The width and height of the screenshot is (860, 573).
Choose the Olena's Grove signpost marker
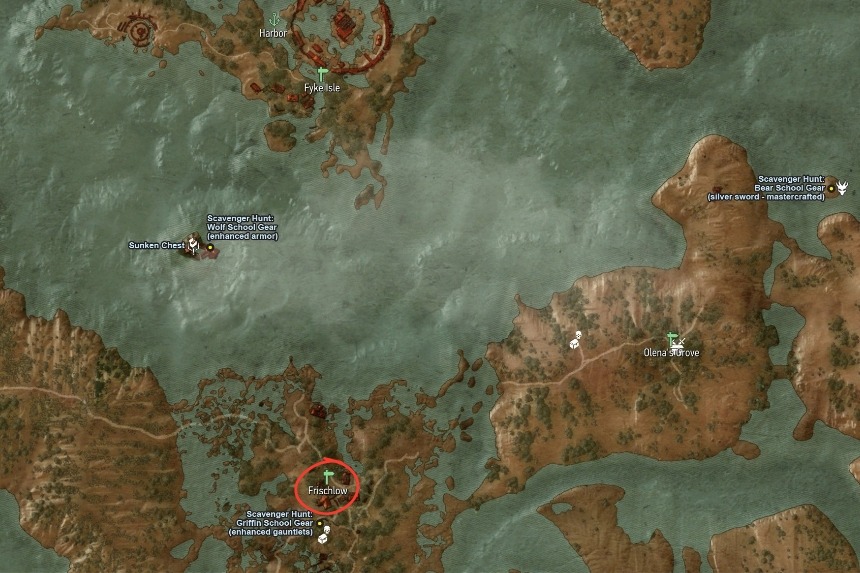pyautogui.click(x=672, y=338)
